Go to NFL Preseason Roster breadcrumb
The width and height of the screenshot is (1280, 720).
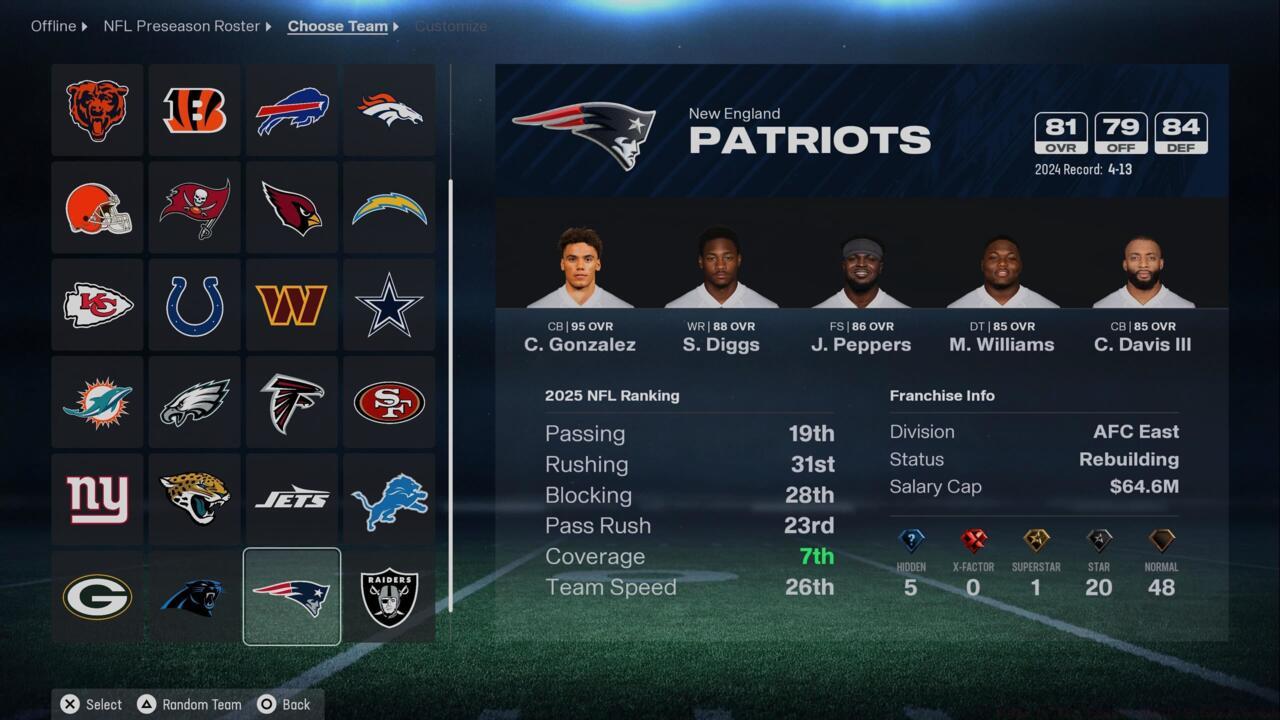pos(182,26)
